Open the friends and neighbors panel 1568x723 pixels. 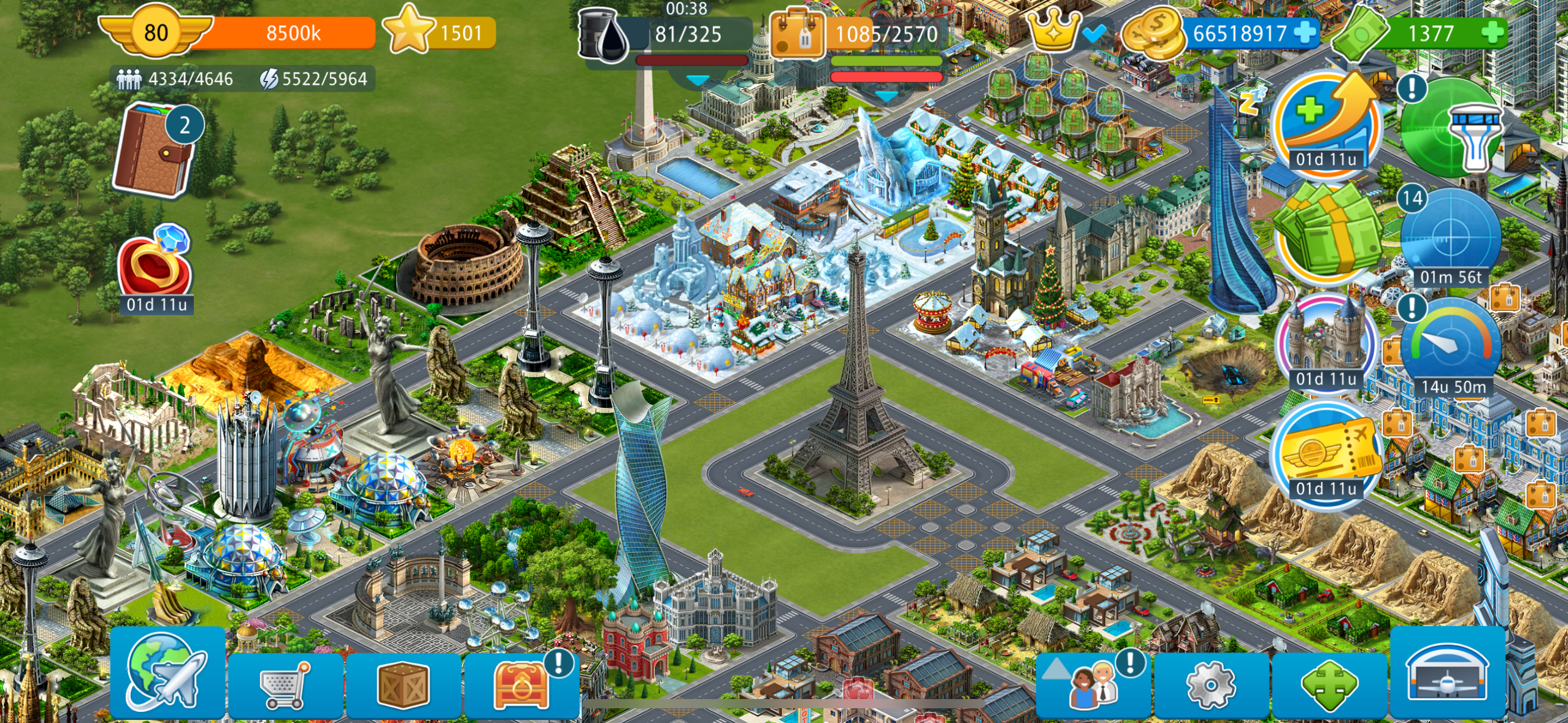[1093, 684]
